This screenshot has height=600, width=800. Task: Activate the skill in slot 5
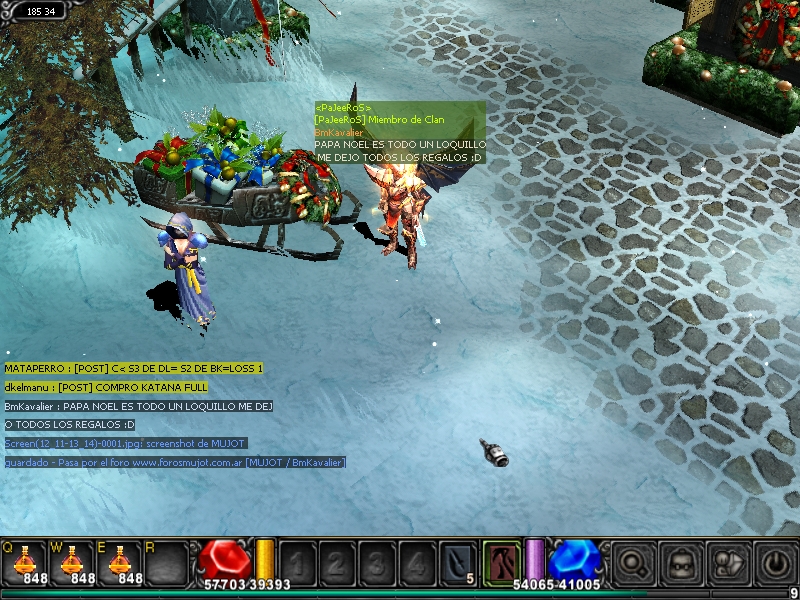tap(459, 562)
